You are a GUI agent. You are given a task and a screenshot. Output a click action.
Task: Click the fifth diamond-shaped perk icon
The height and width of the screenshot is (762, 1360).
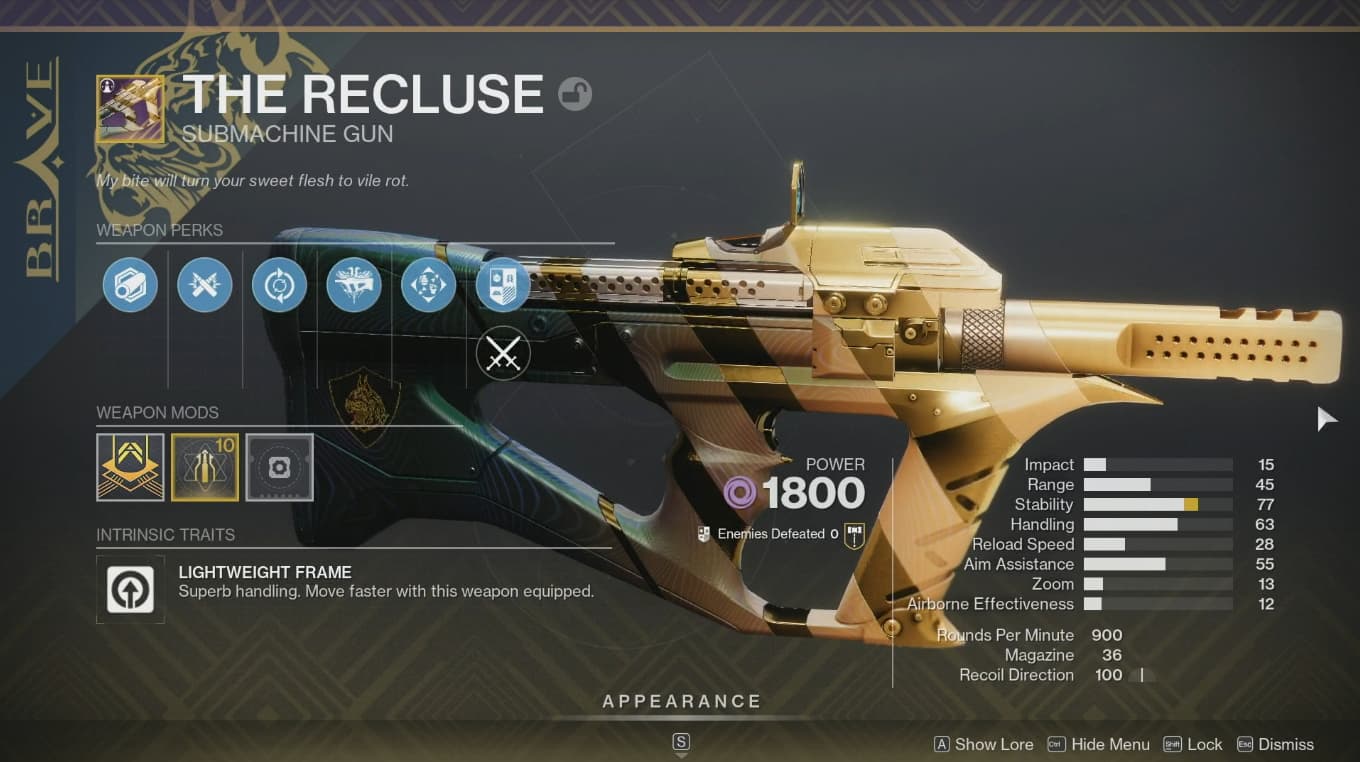[428, 284]
